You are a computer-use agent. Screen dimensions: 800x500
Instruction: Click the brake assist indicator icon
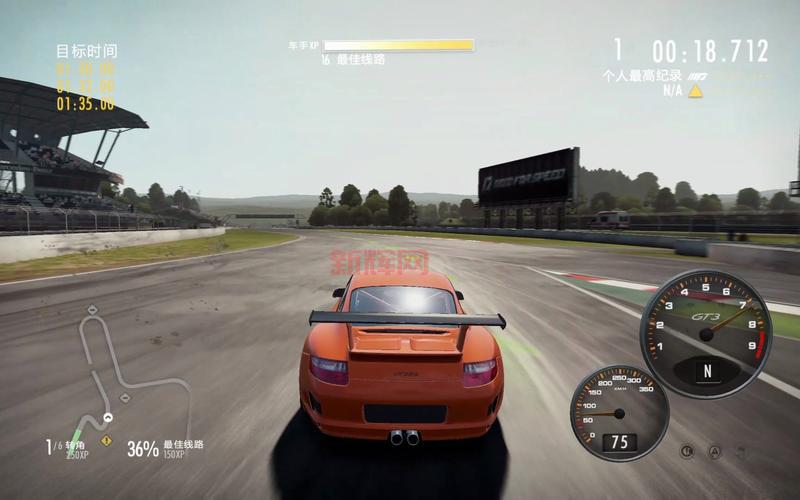(x=687, y=451)
